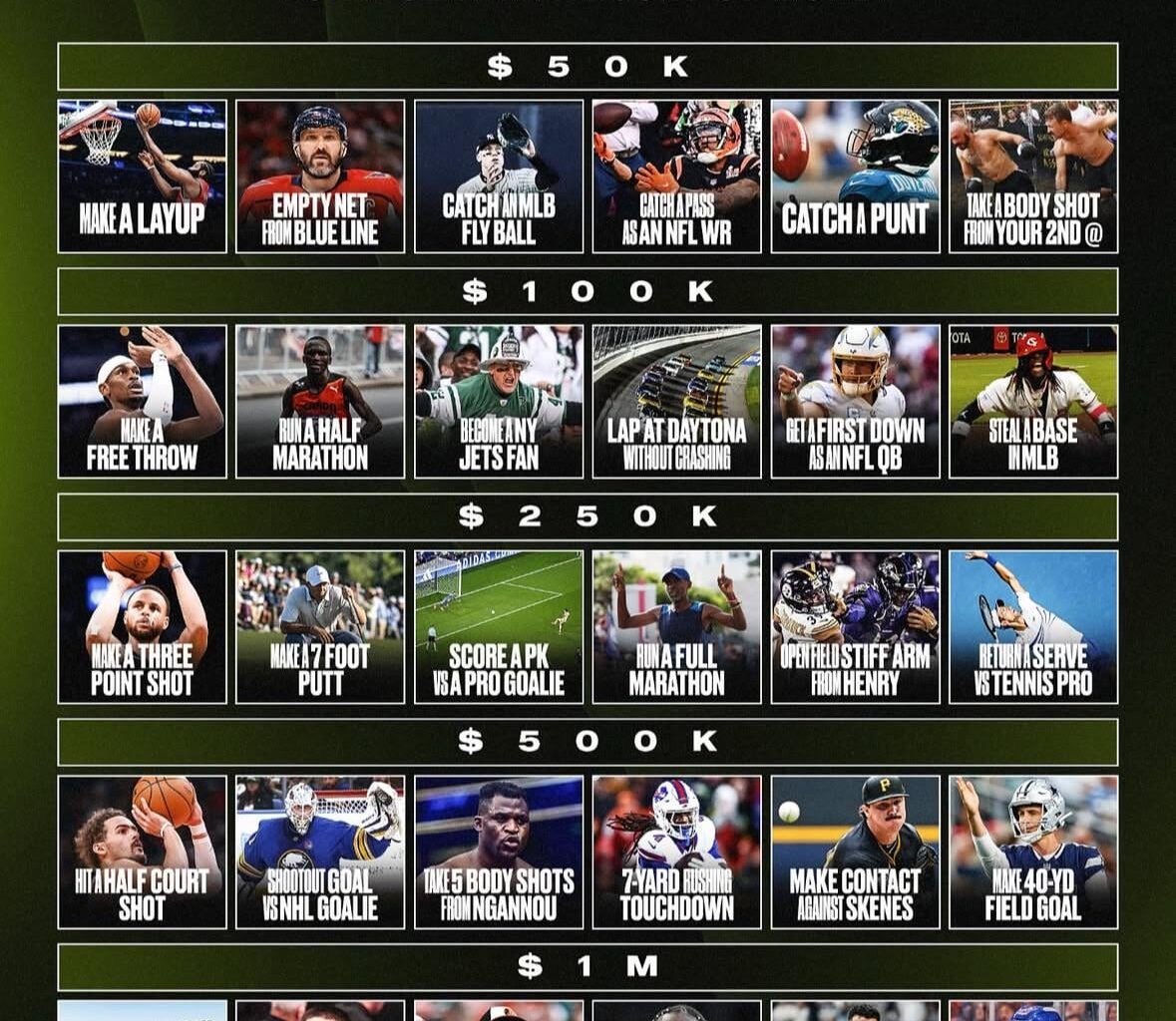This screenshot has width=1176, height=1021.
Task: Choose the Empty Net From Blue Line tile
Action: pos(320,176)
